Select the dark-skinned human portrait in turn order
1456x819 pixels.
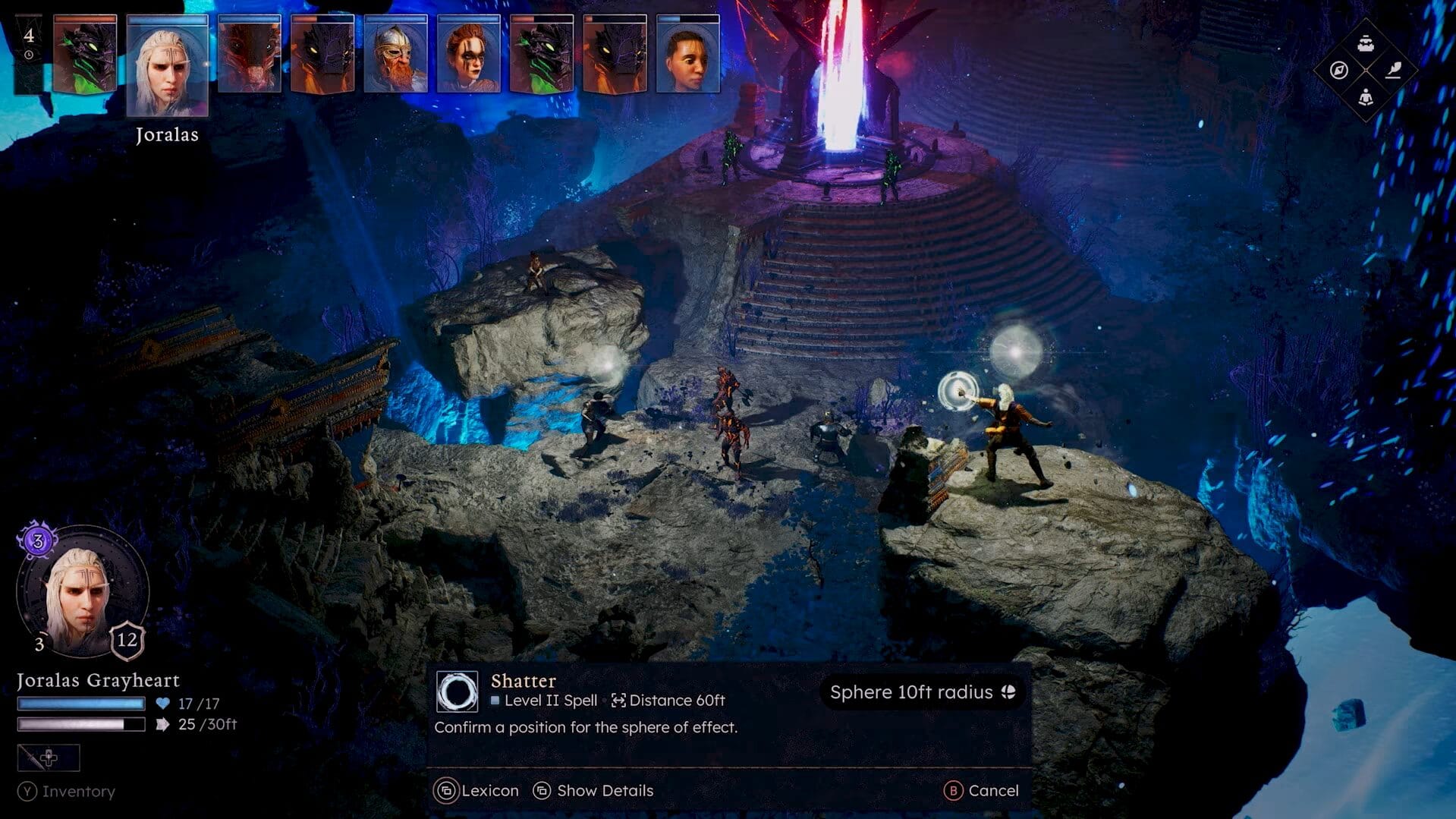tap(687, 55)
